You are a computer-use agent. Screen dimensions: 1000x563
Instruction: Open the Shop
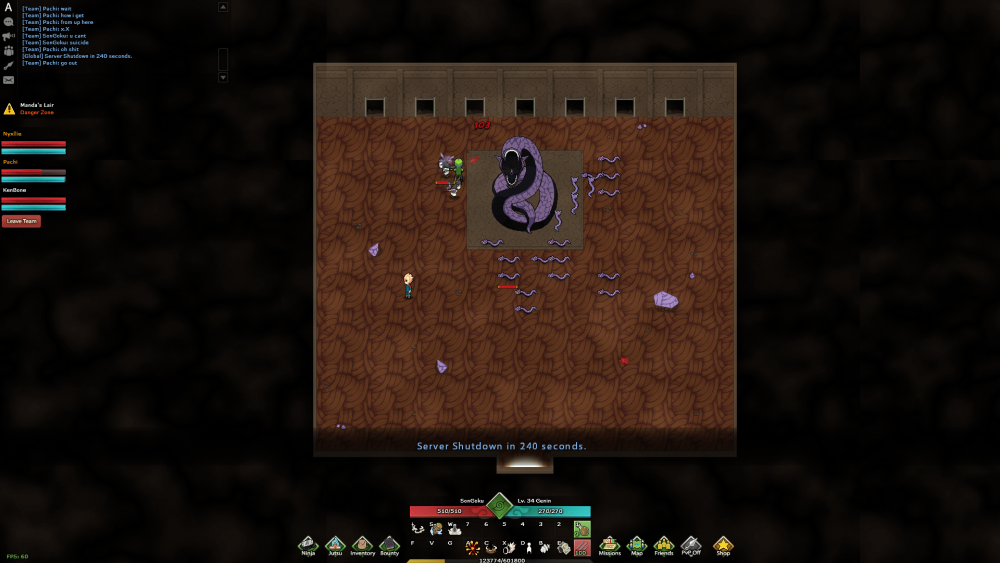(722, 544)
